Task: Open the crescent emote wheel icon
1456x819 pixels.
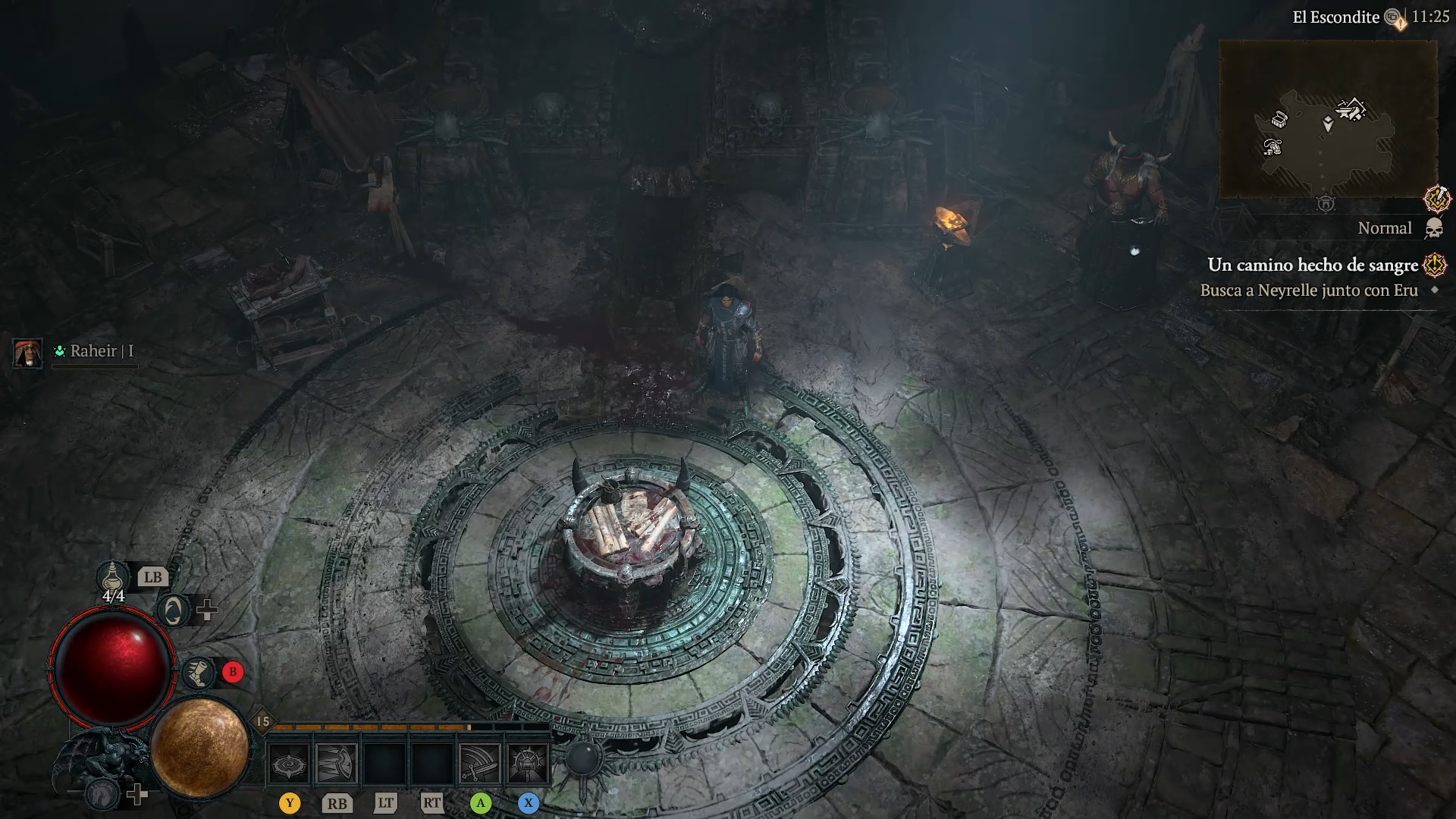Action: 173,610
